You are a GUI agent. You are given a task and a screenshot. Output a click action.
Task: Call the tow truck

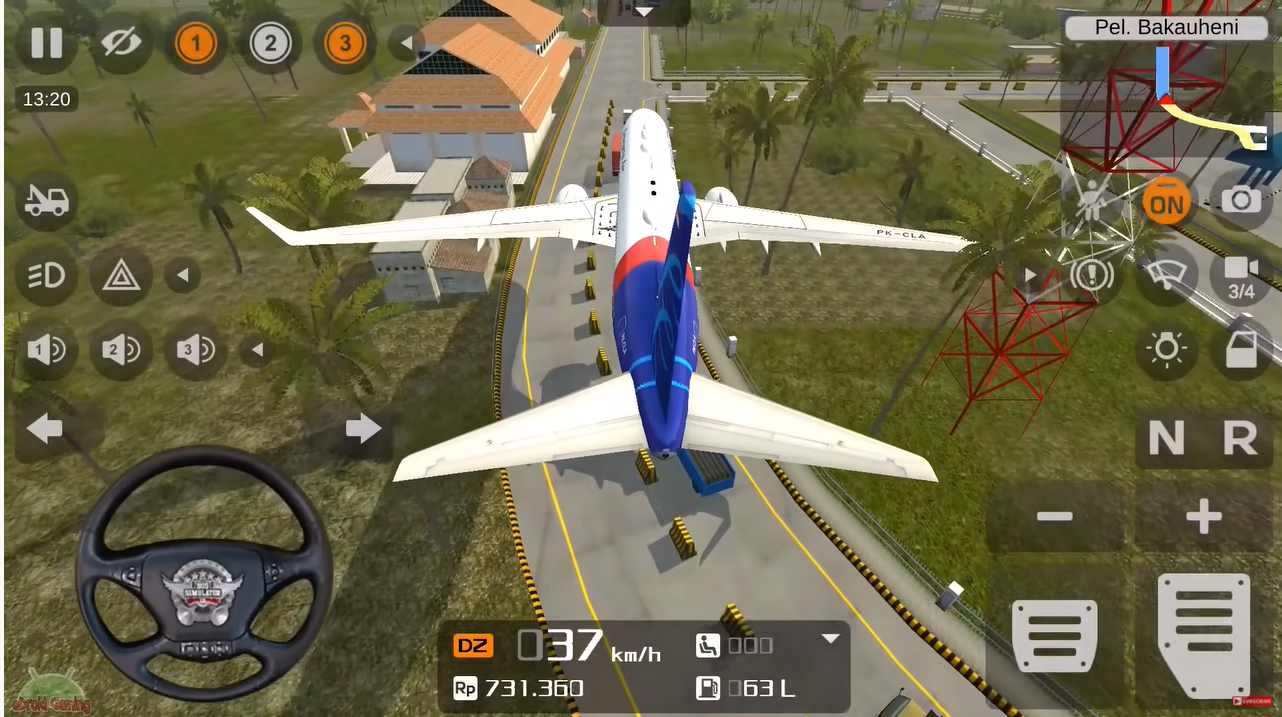click(x=46, y=201)
